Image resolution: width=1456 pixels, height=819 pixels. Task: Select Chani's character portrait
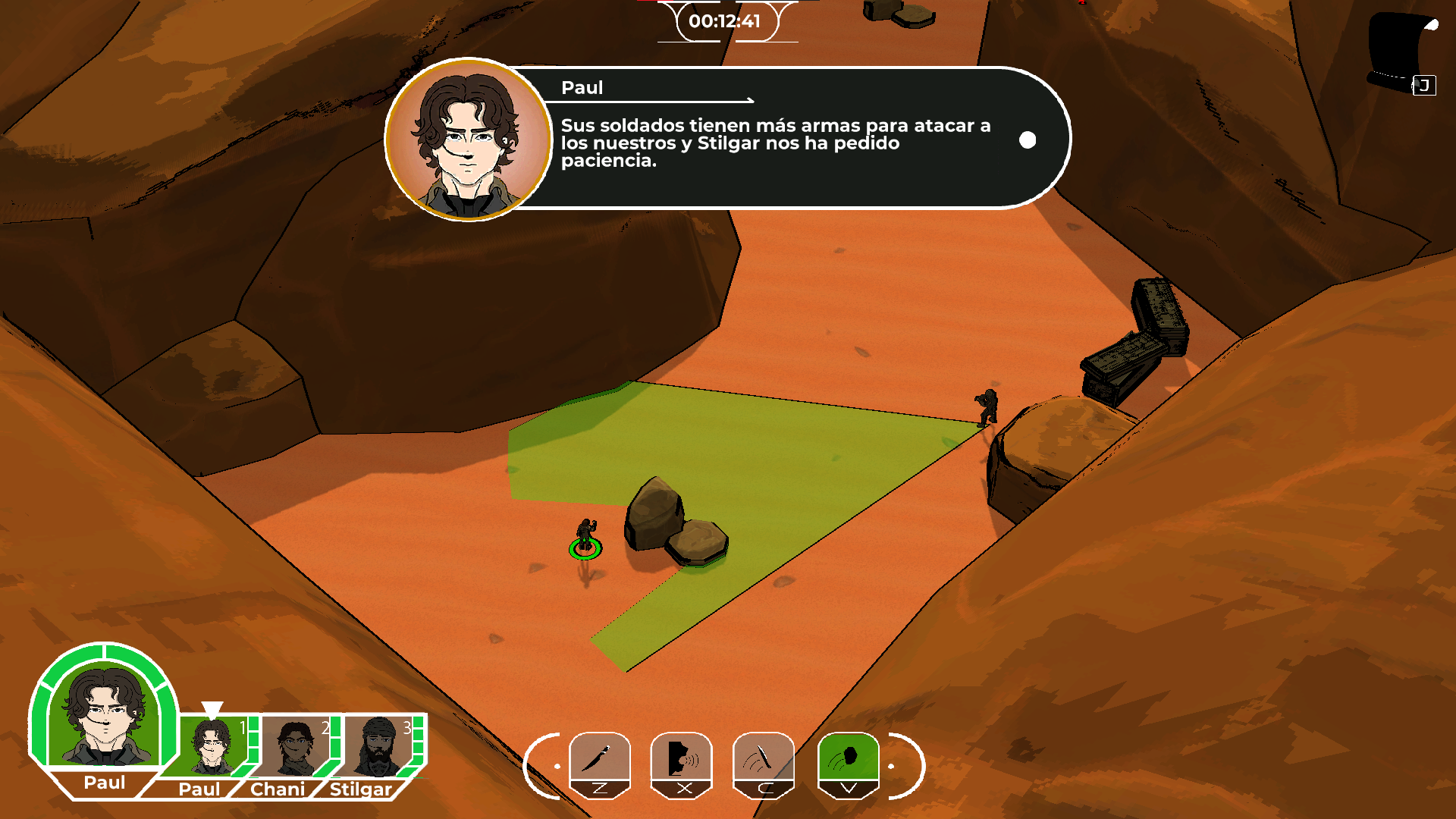point(294,748)
